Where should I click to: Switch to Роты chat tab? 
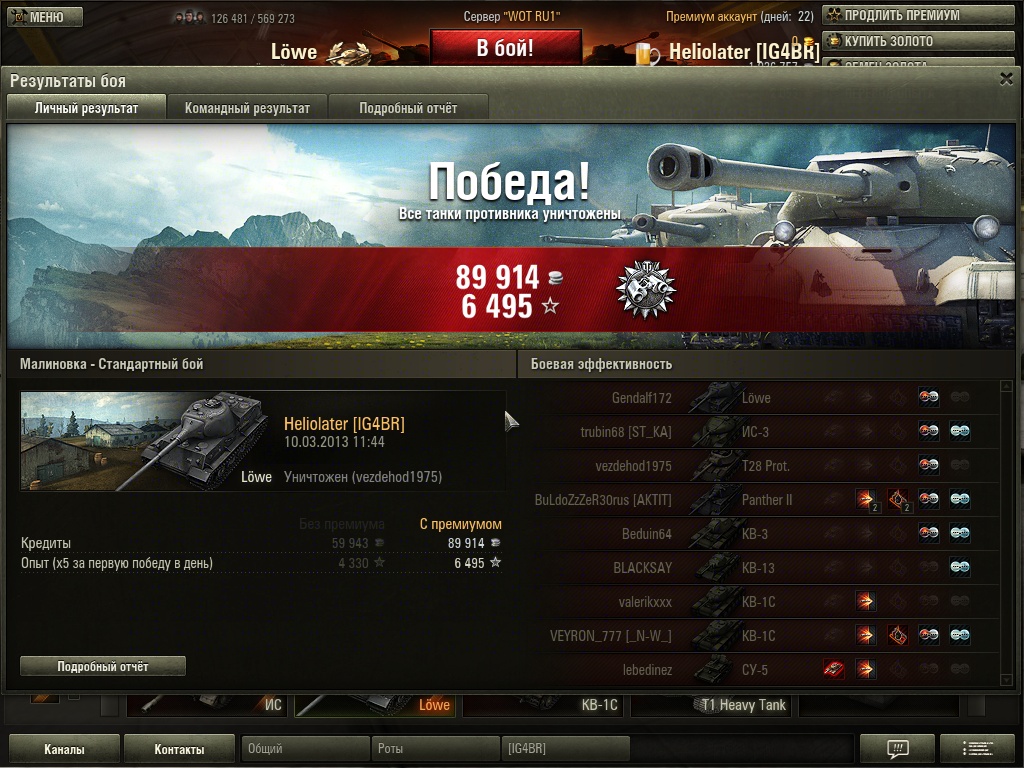click(x=435, y=749)
